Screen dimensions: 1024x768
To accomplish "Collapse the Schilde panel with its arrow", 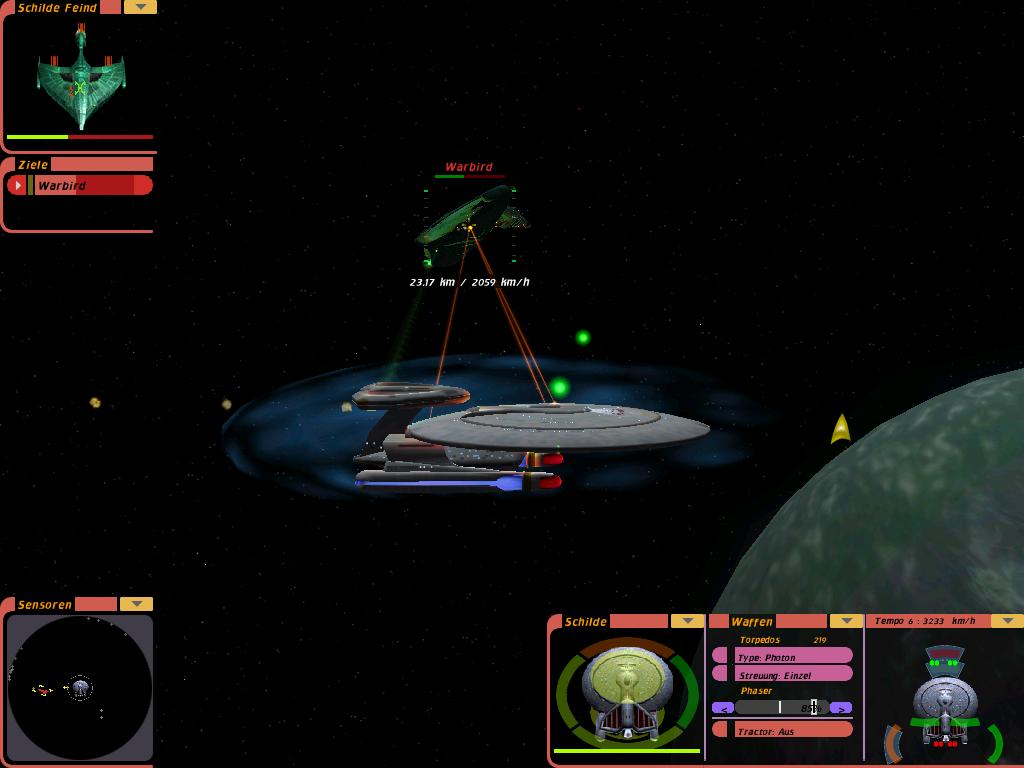I will 687,621.
